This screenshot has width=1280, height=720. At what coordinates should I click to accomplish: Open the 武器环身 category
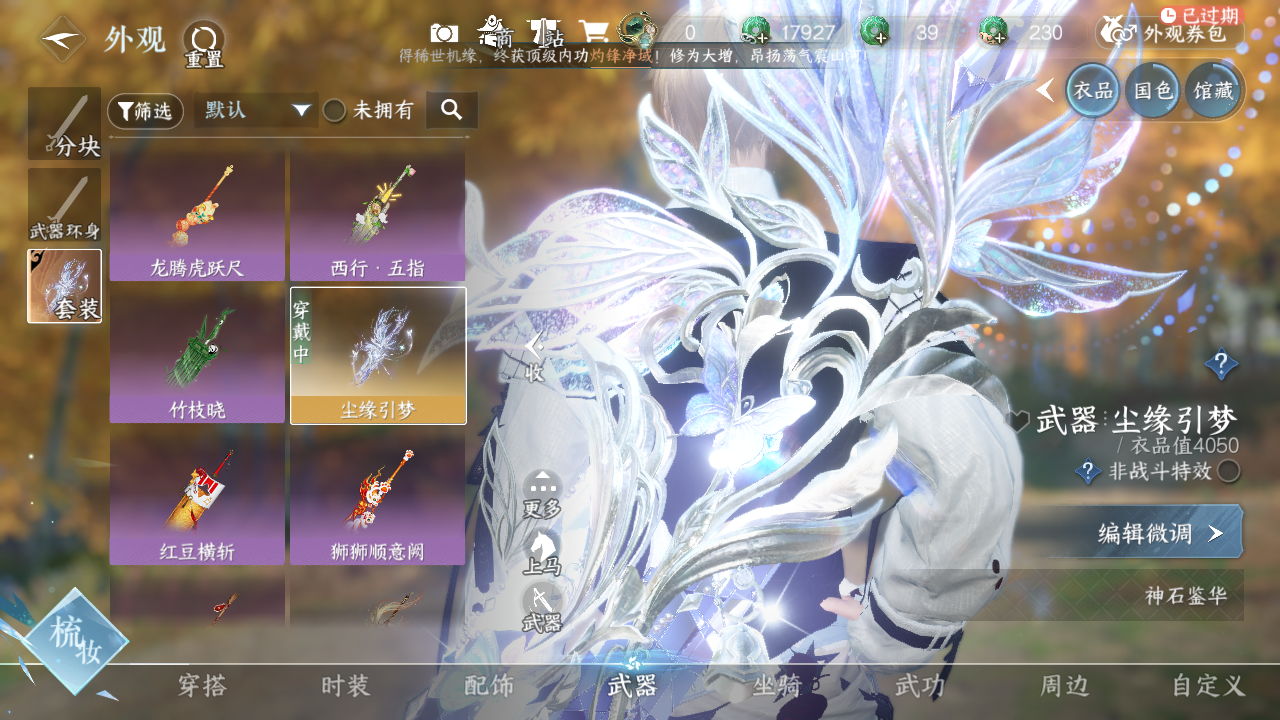point(65,205)
